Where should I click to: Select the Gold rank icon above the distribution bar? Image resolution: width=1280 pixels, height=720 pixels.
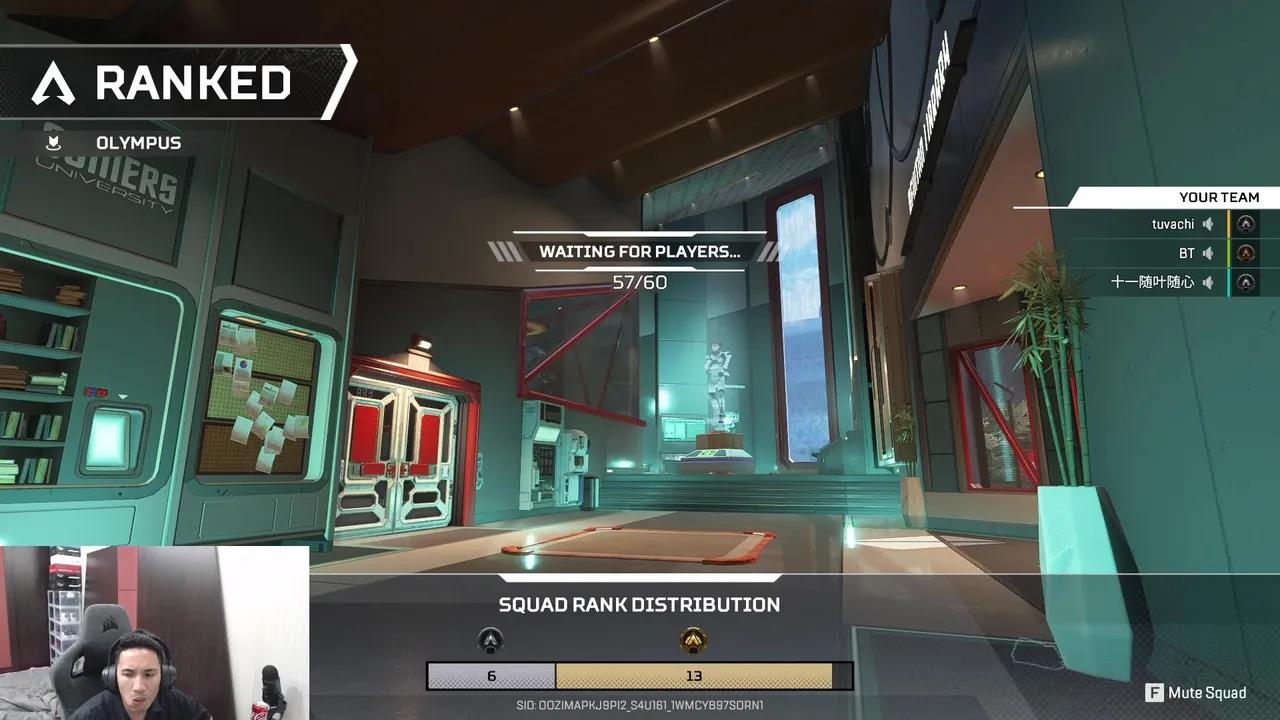click(x=693, y=640)
